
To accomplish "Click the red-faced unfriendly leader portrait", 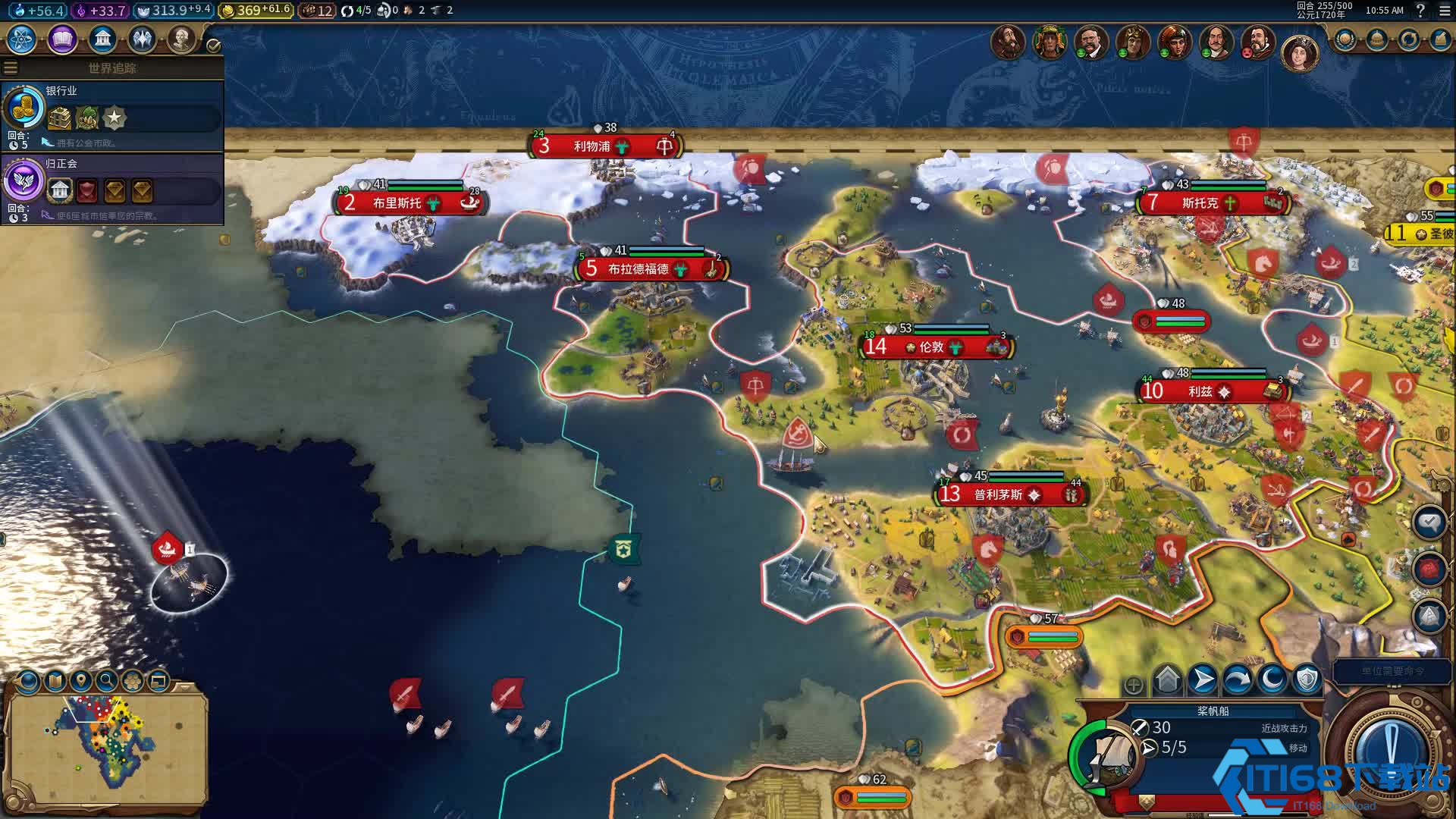I will point(1258,42).
